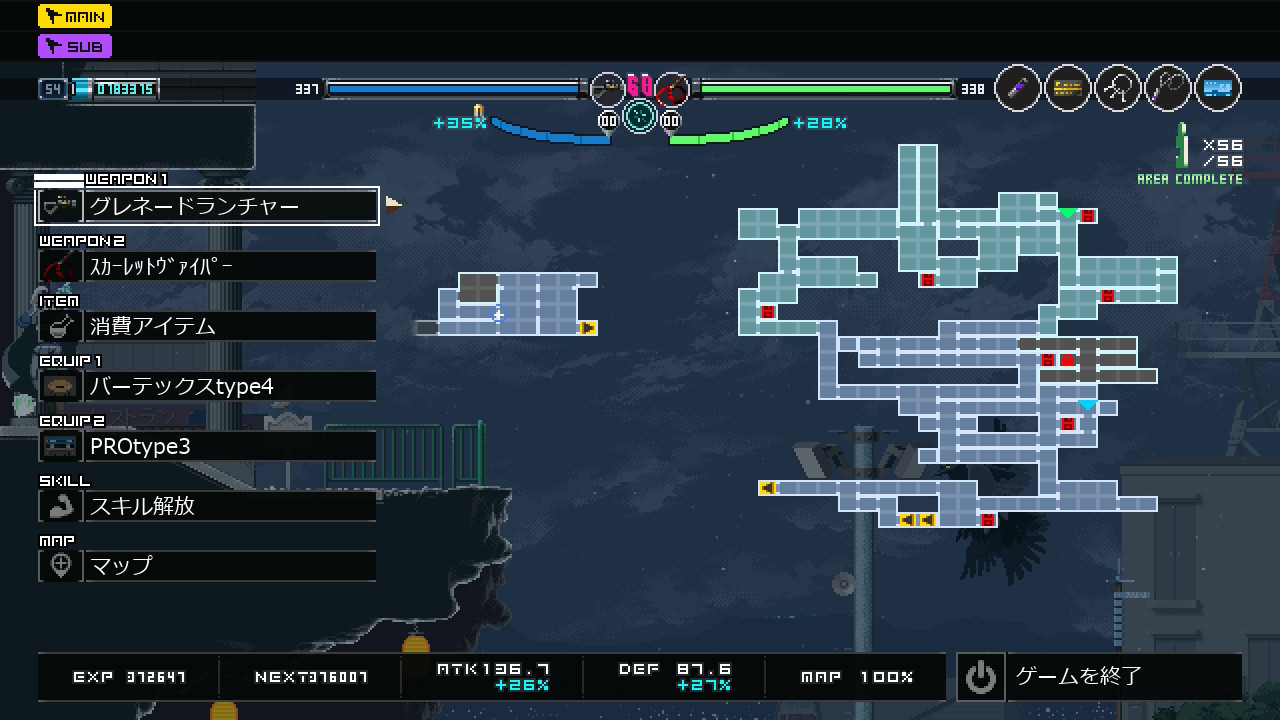Choose the PROtype3 equipment entry
Screen dimensions: 1280x720
click(x=207, y=446)
